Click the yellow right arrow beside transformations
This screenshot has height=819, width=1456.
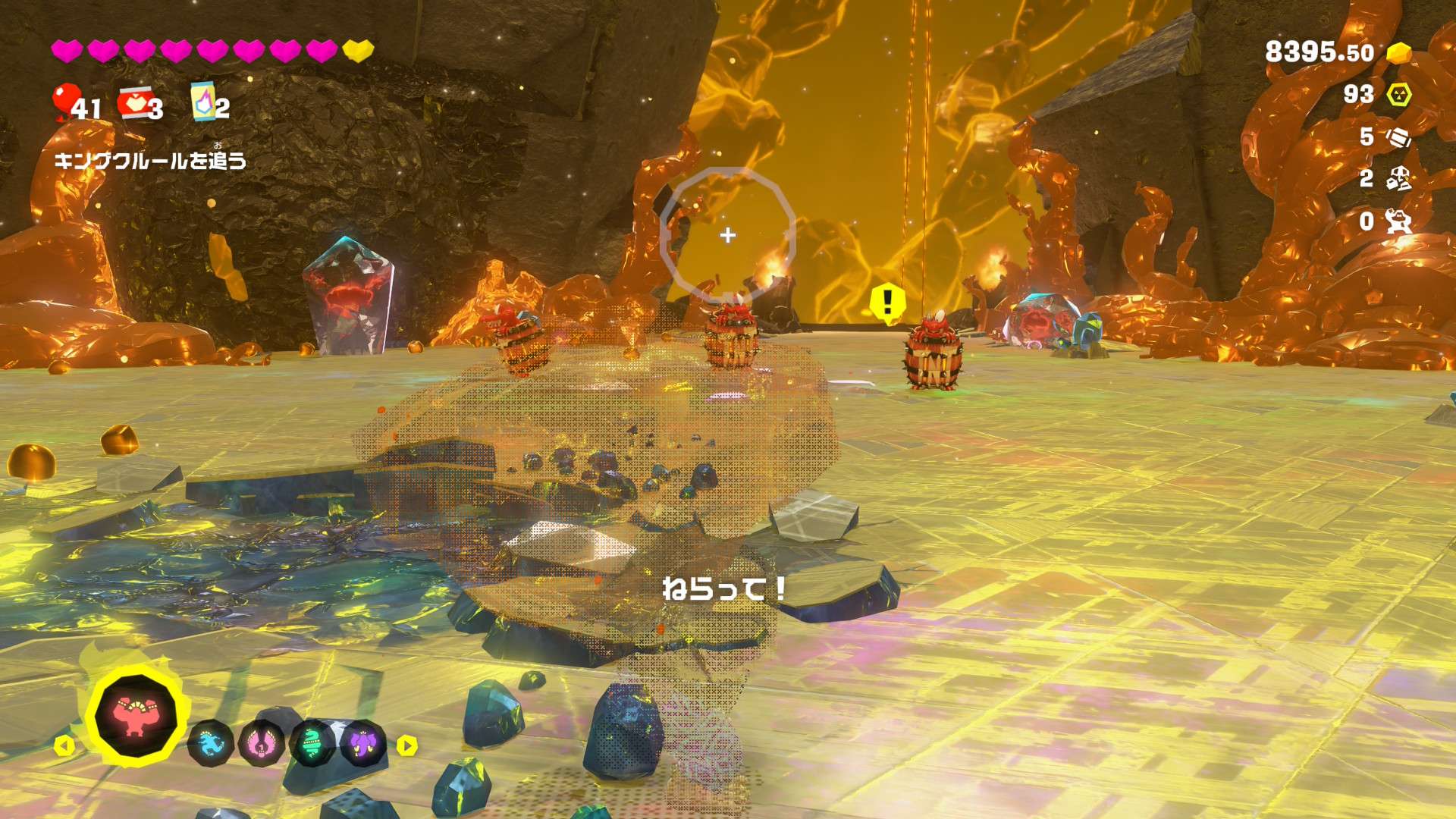click(x=407, y=745)
